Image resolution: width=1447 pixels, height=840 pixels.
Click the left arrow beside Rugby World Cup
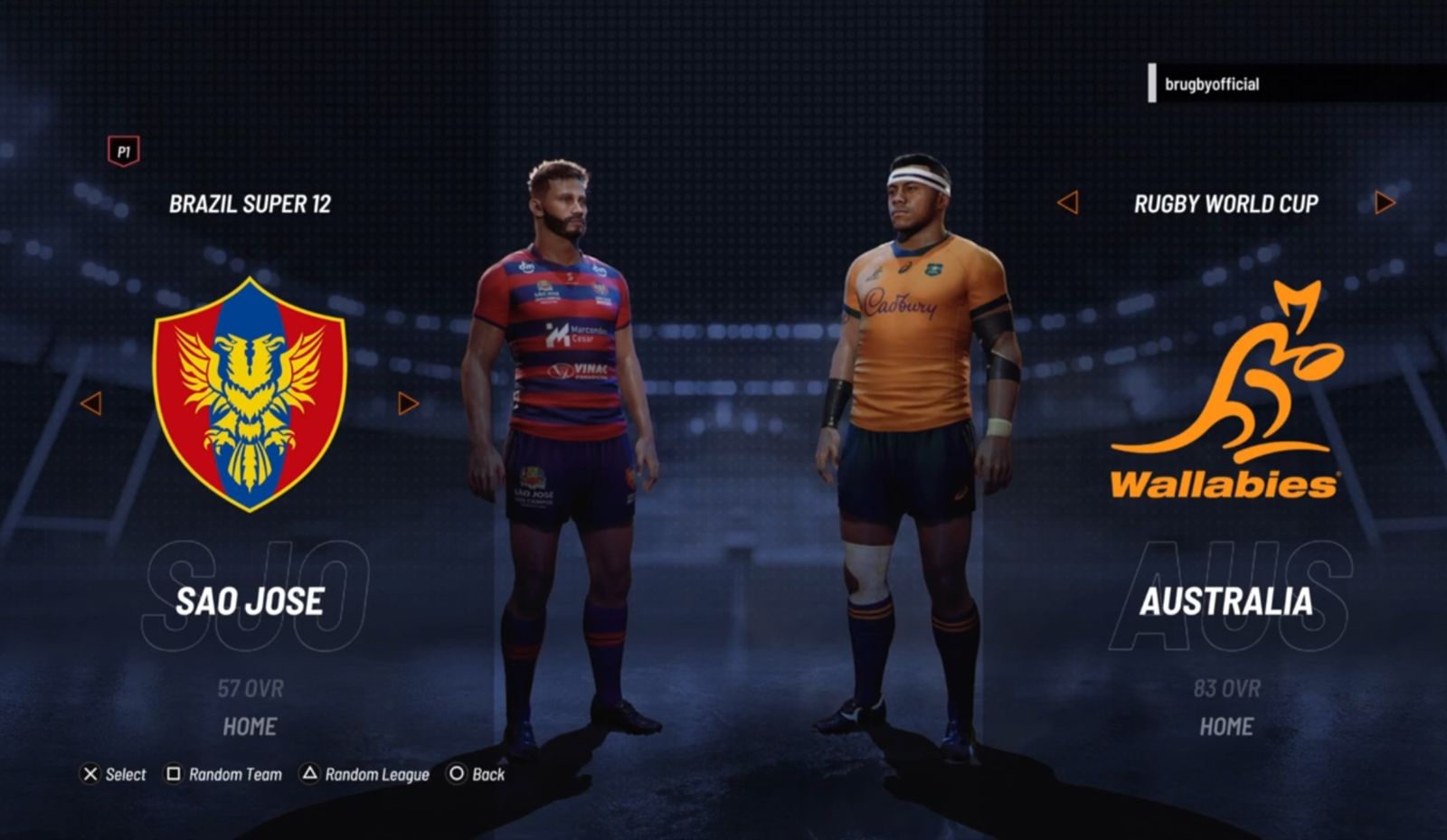coord(1071,204)
